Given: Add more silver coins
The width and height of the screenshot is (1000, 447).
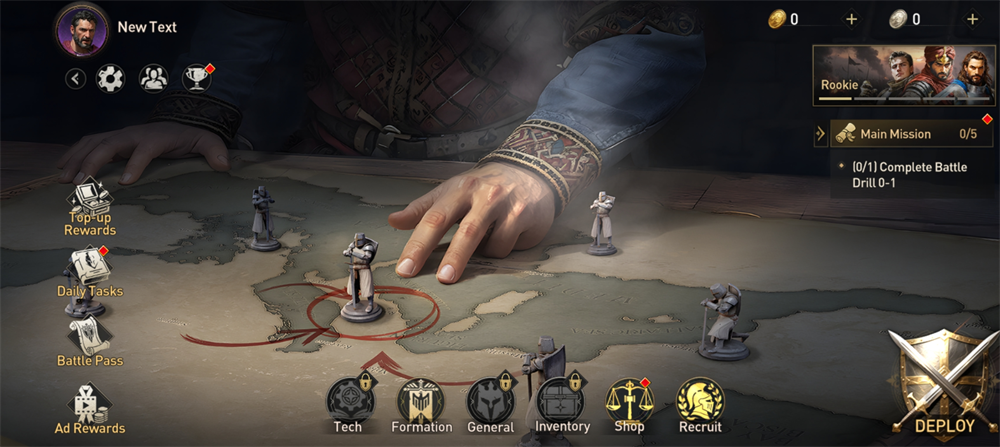Looking at the screenshot, I should [972, 19].
